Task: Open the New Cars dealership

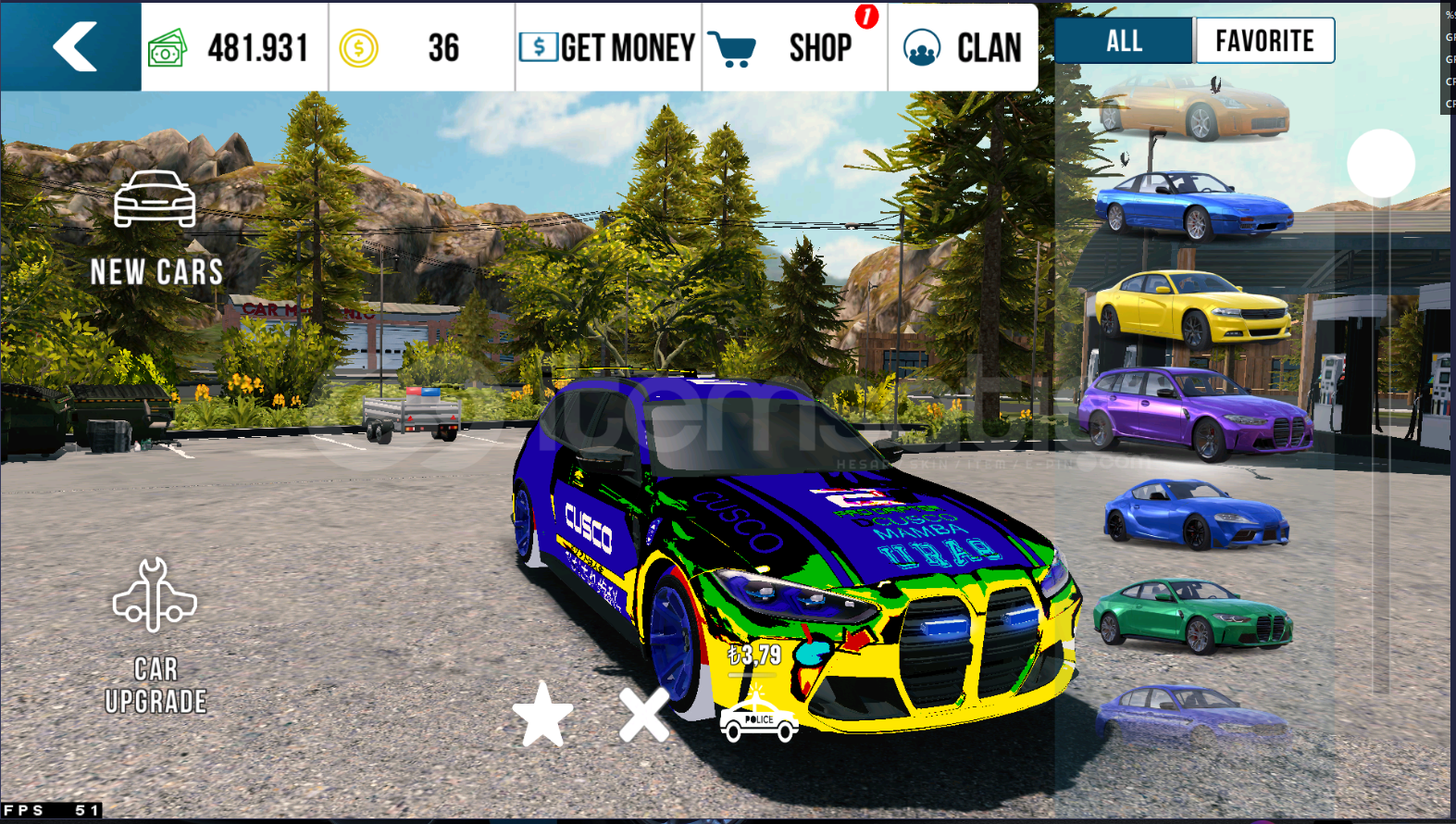Action: click(x=156, y=227)
